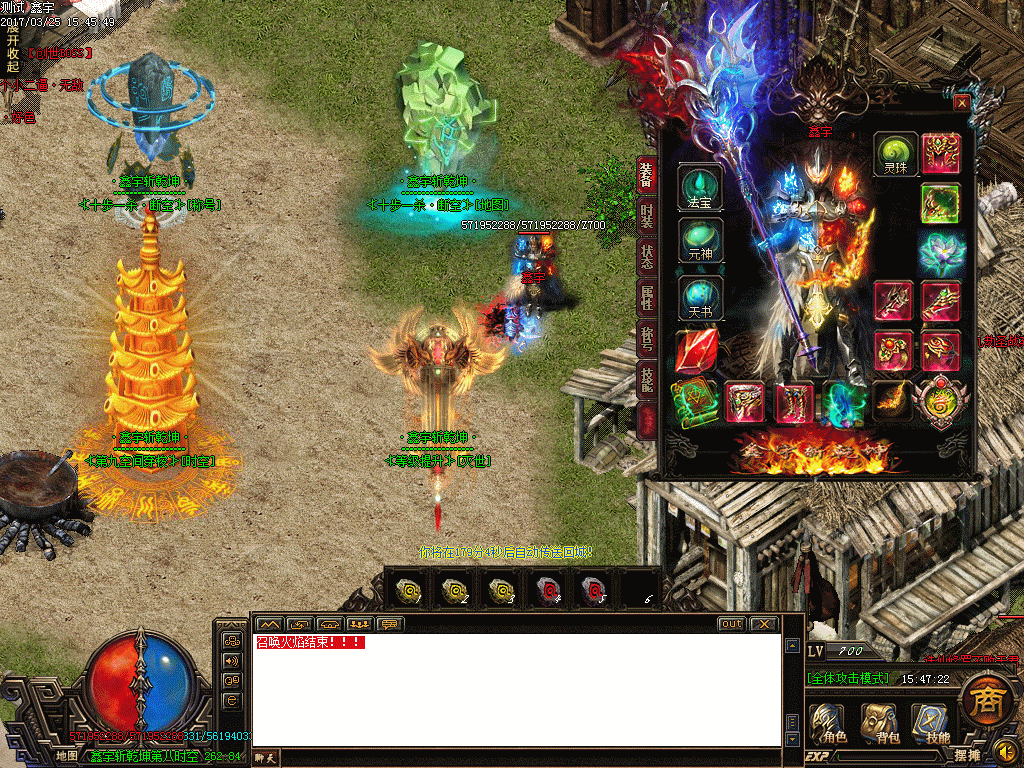1024x768 pixels.
Task: Click the chat window's out button
Action: click(x=732, y=624)
